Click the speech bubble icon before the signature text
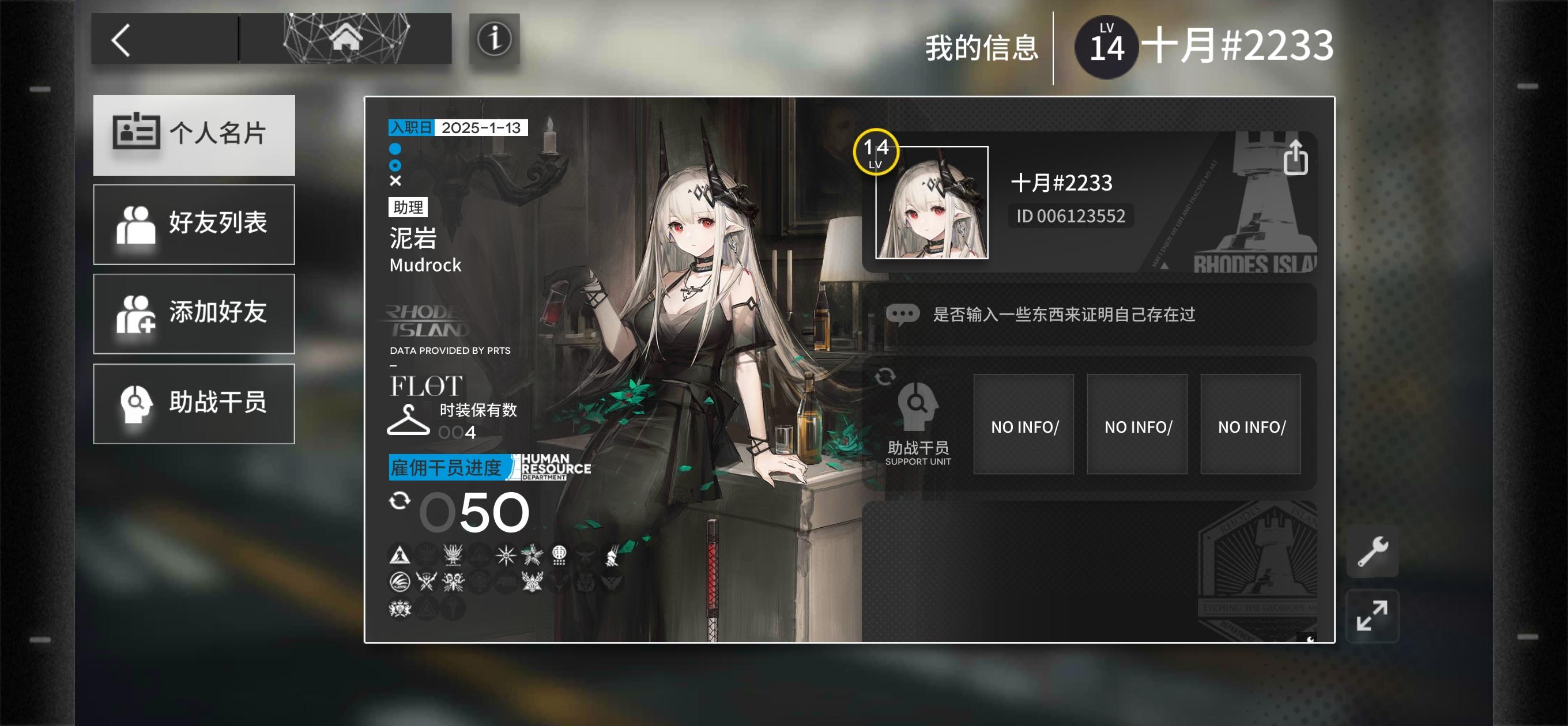 (905, 313)
